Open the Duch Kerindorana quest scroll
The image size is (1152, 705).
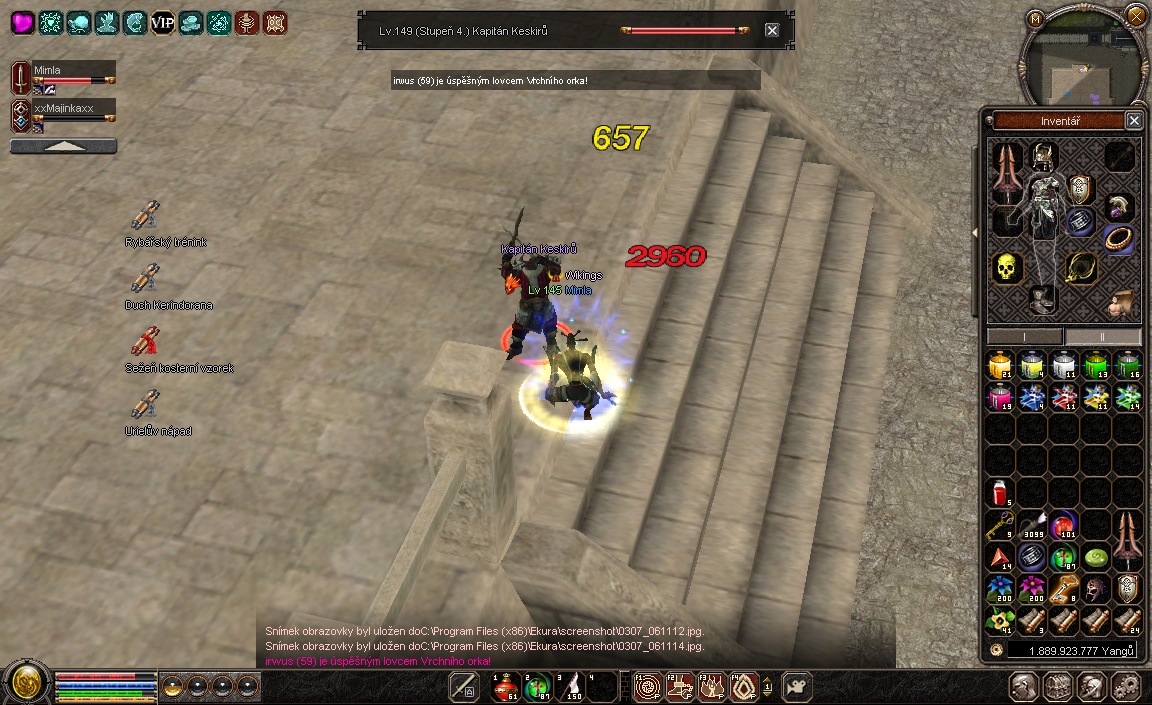tap(146, 279)
